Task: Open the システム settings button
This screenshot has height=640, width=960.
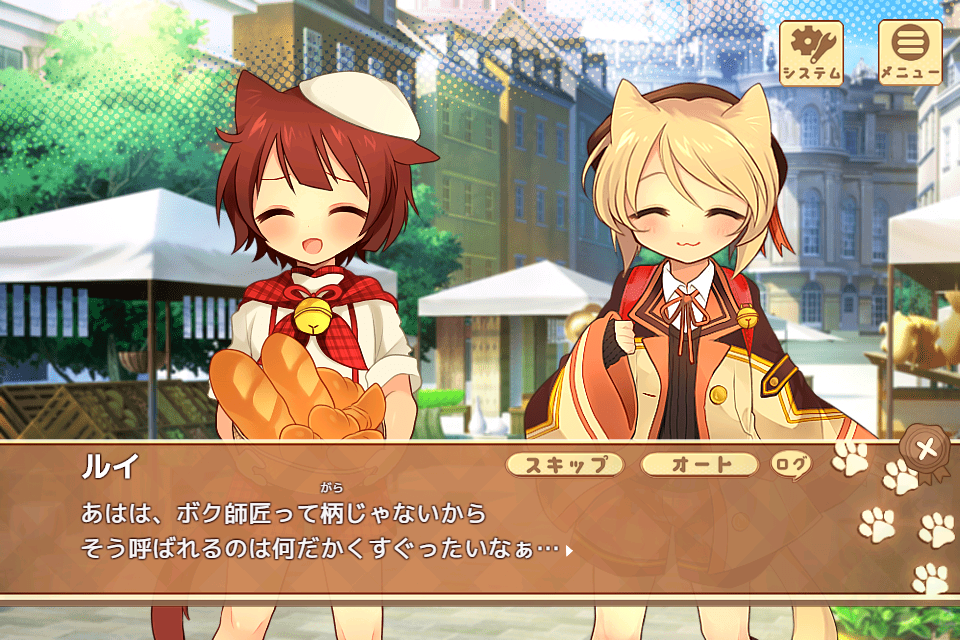Action: coord(811,53)
